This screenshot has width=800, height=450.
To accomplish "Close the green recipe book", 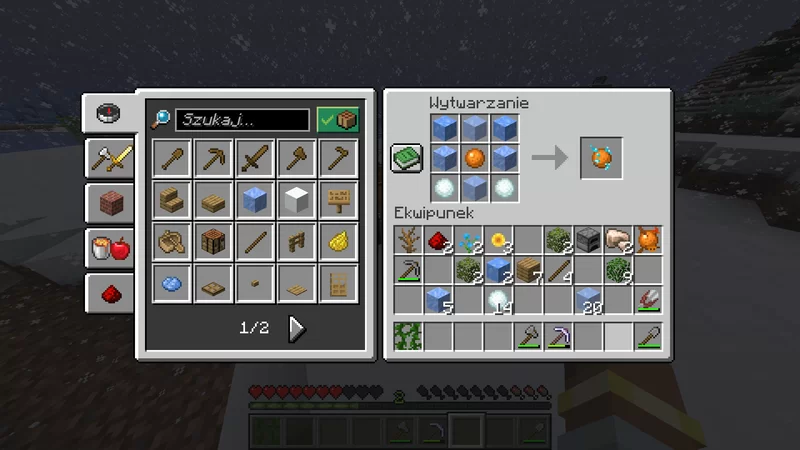I will (x=407, y=158).
